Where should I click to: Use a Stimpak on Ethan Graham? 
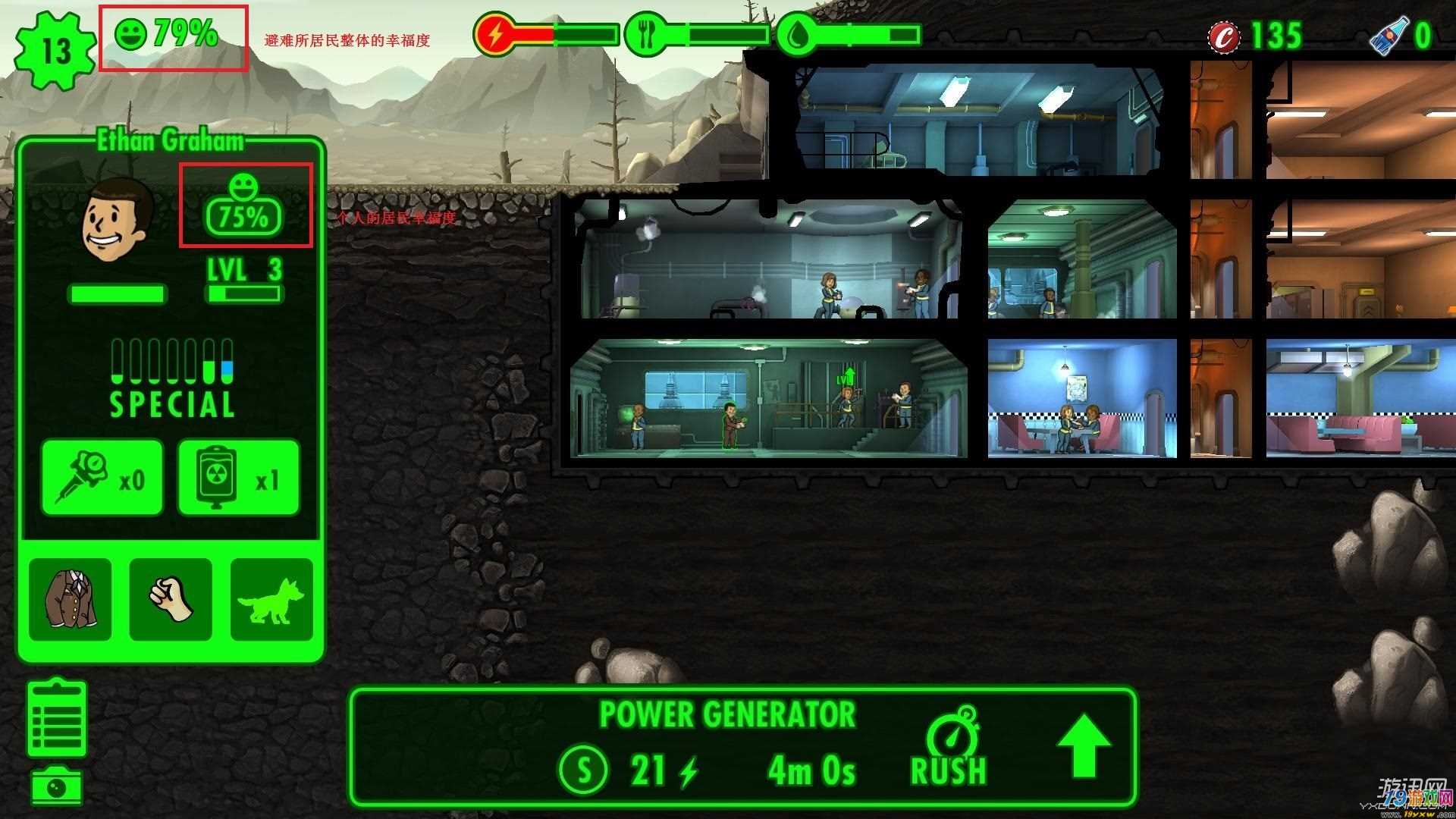pyautogui.click(x=102, y=478)
